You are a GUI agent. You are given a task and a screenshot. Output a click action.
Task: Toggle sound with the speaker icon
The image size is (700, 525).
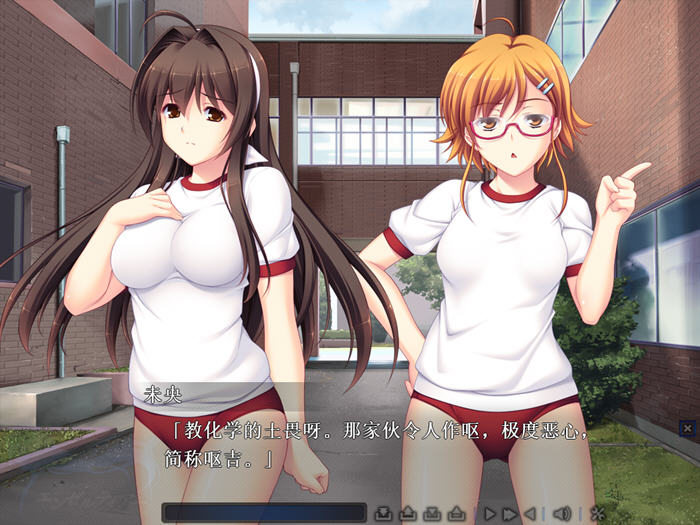[x=562, y=514]
